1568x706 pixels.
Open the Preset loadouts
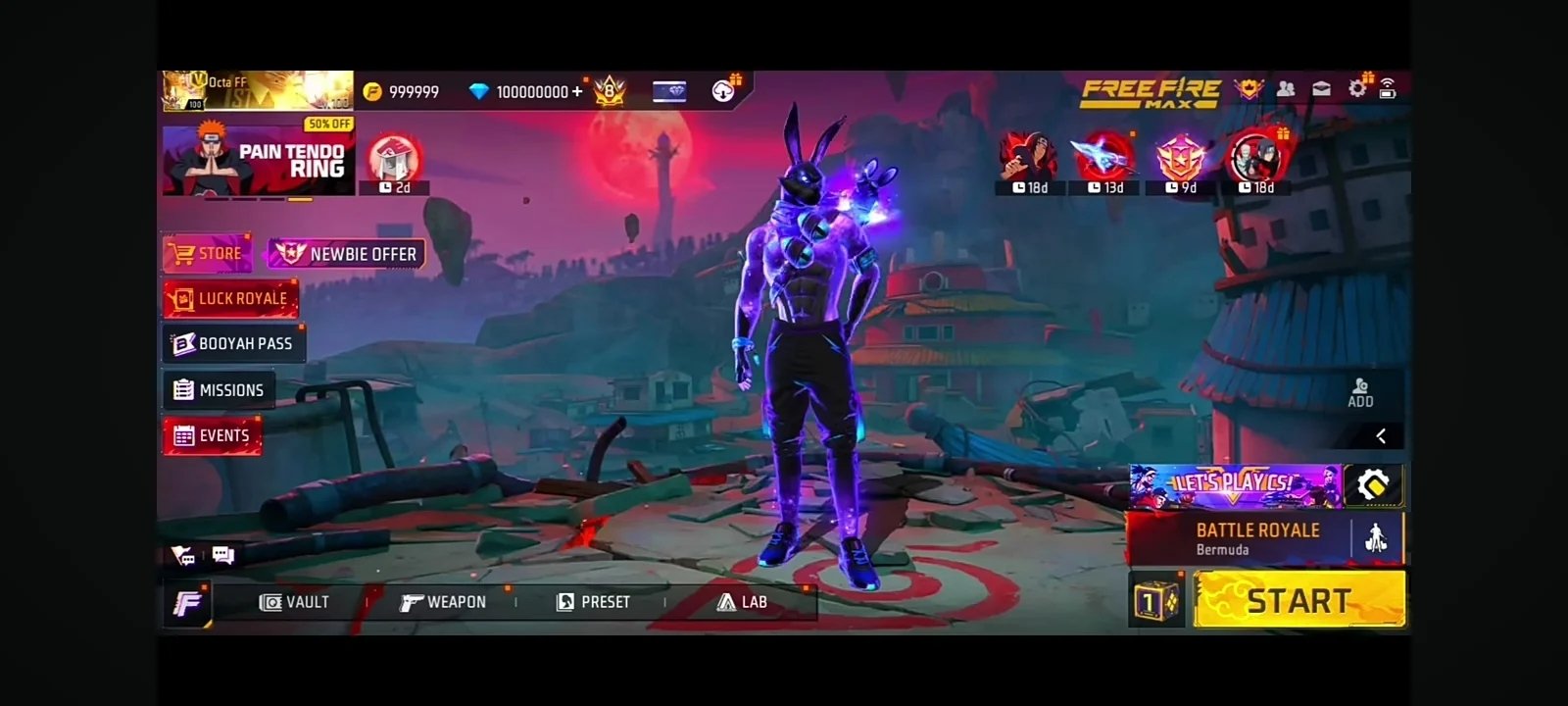tap(593, 602)
